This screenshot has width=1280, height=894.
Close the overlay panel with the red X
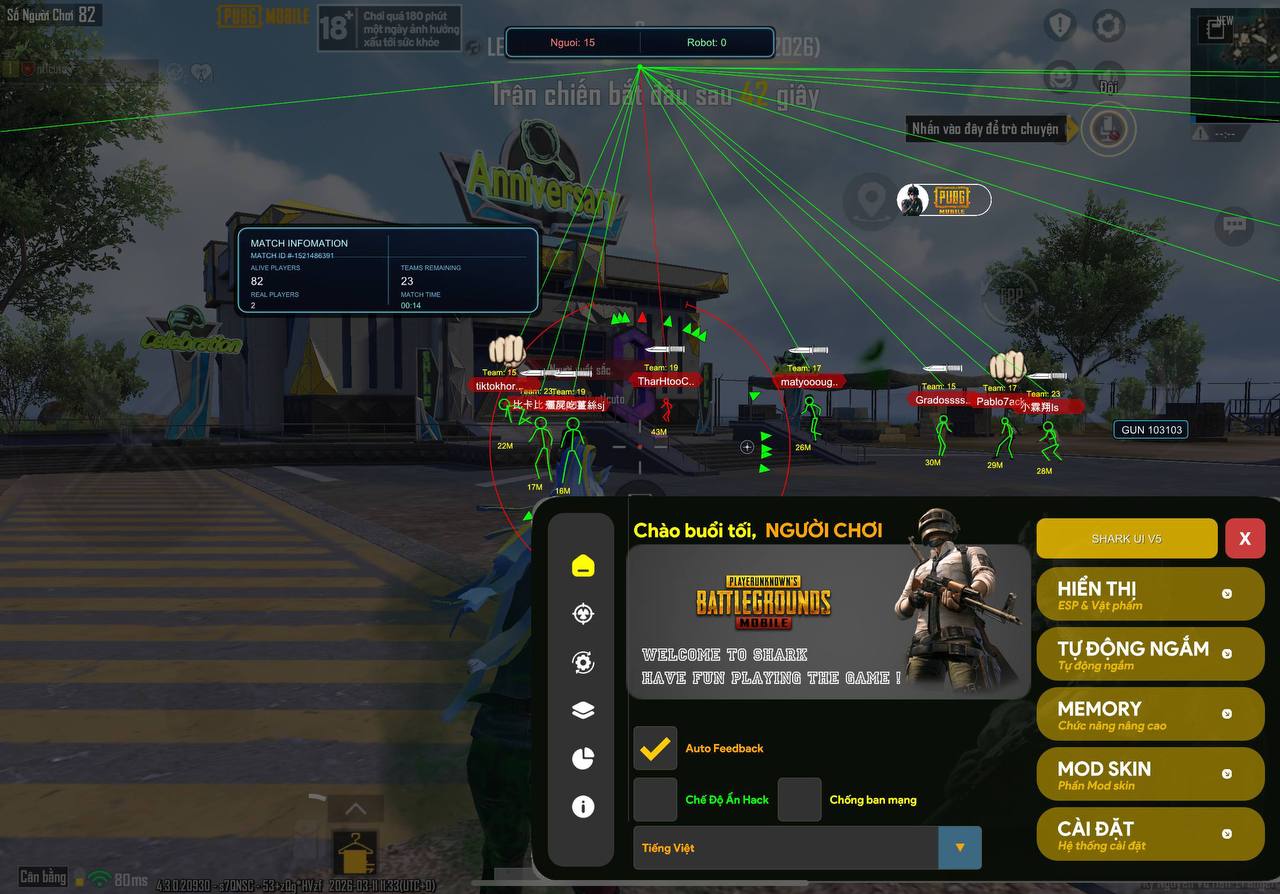click(1244, 538)
